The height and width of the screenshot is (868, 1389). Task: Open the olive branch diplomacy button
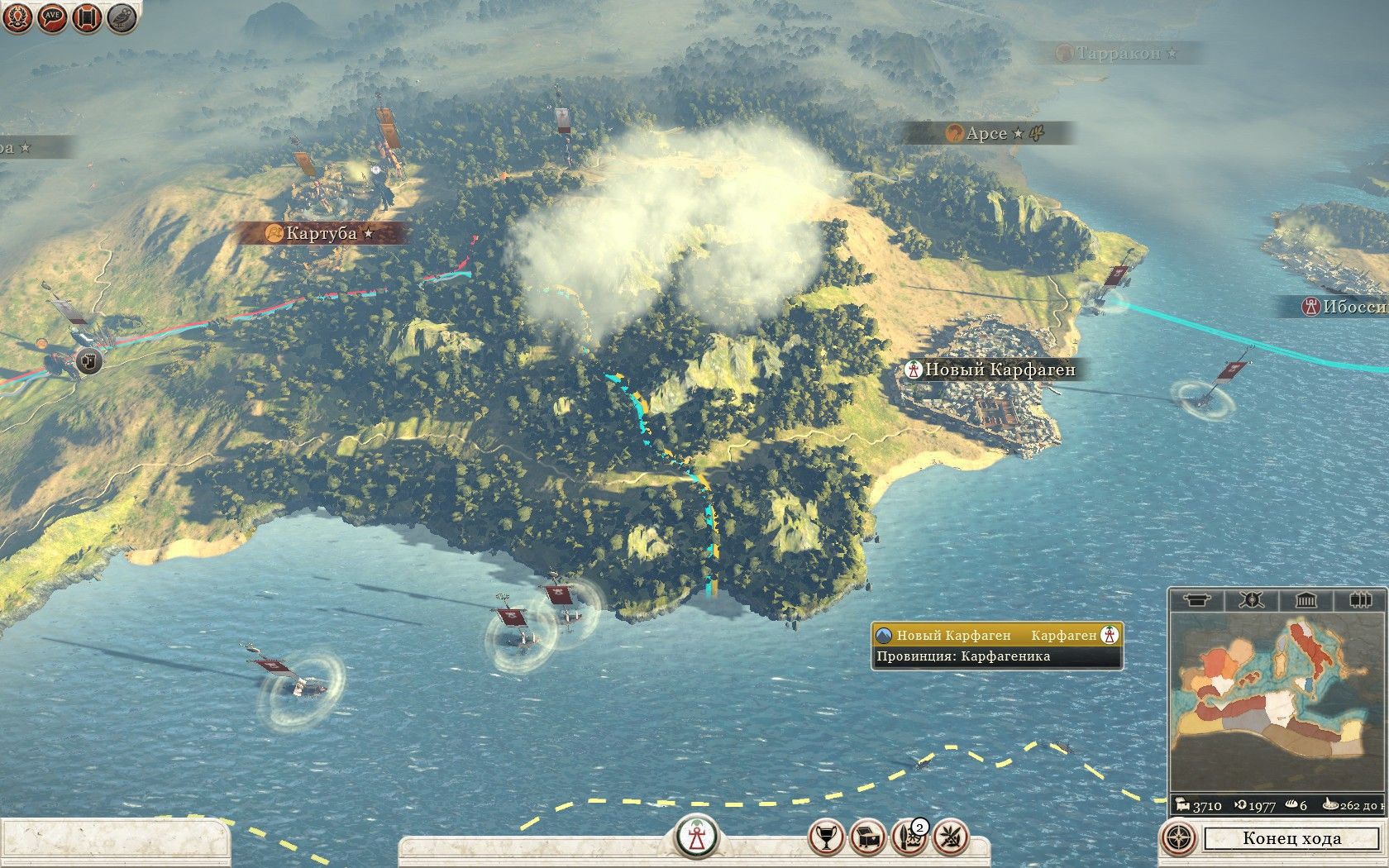tap(951, 838)
